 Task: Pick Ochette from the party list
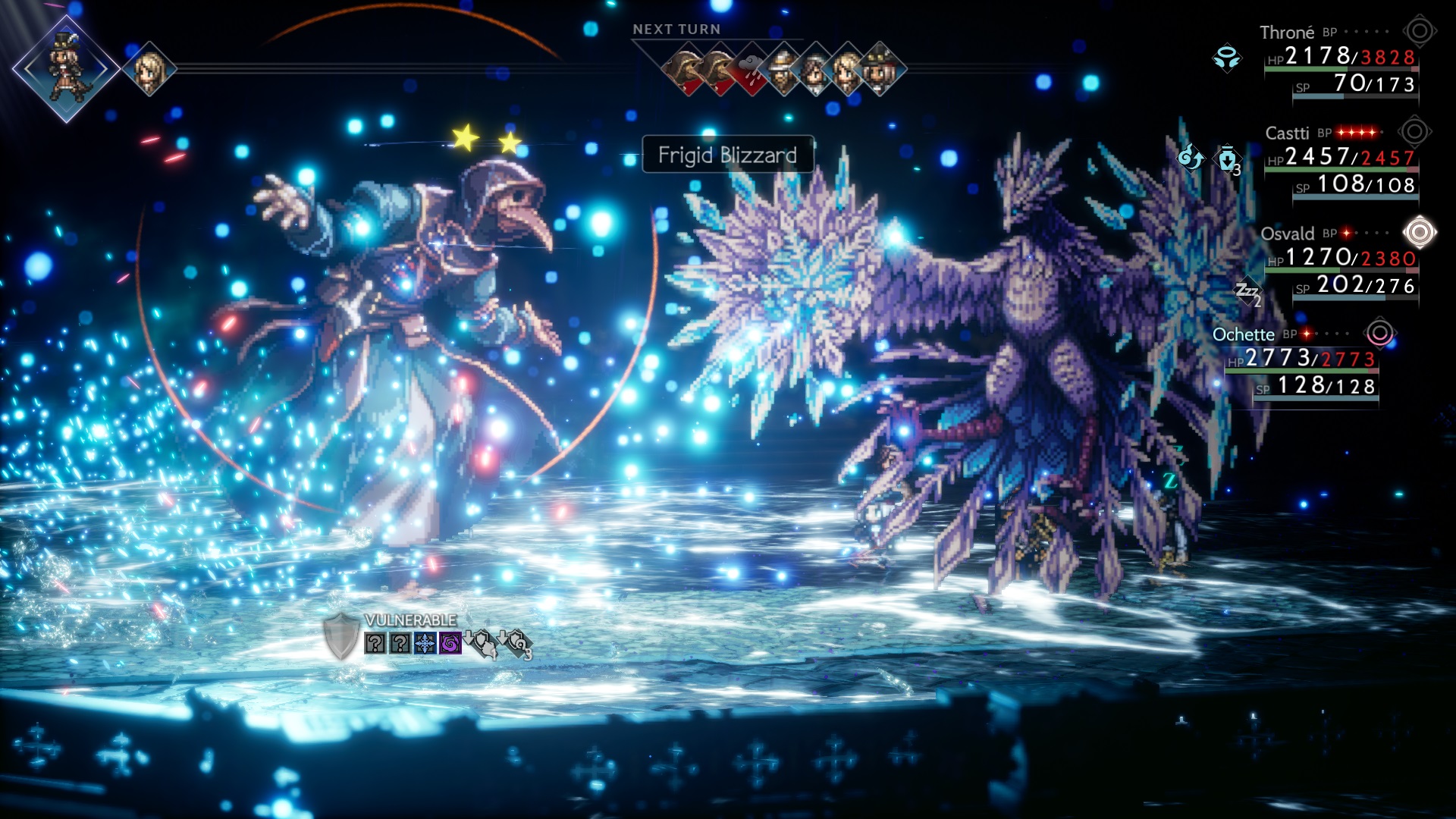click(1243, 334)
